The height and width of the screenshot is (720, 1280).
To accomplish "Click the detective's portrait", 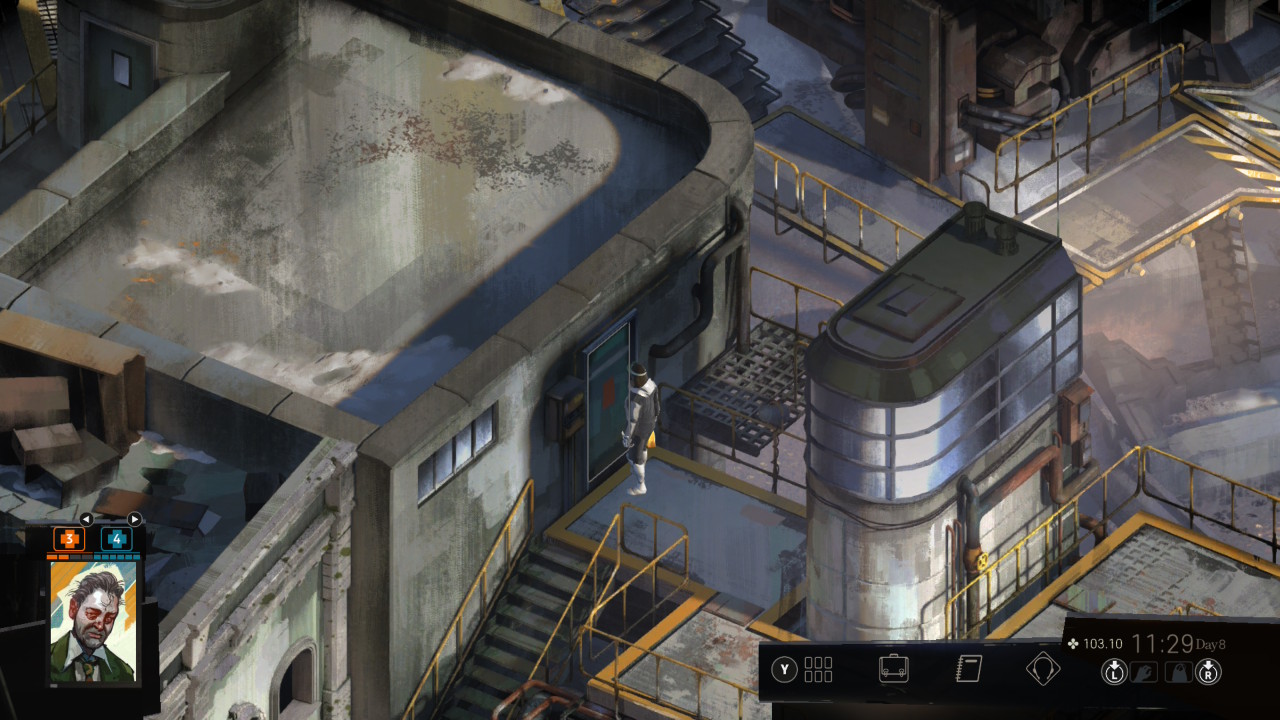I will [x=93, y=621].
